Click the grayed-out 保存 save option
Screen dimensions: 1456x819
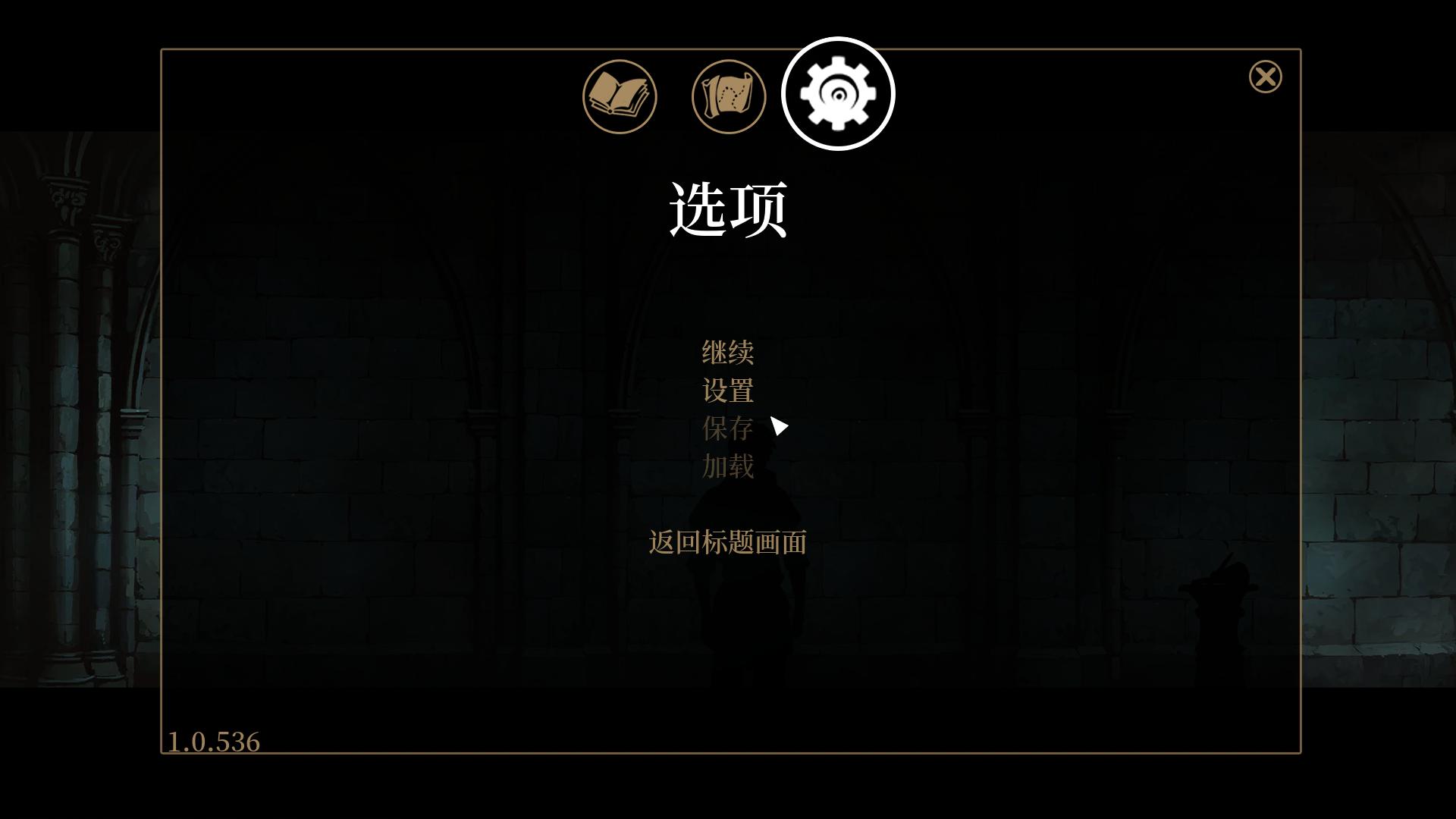coord(726,428)
